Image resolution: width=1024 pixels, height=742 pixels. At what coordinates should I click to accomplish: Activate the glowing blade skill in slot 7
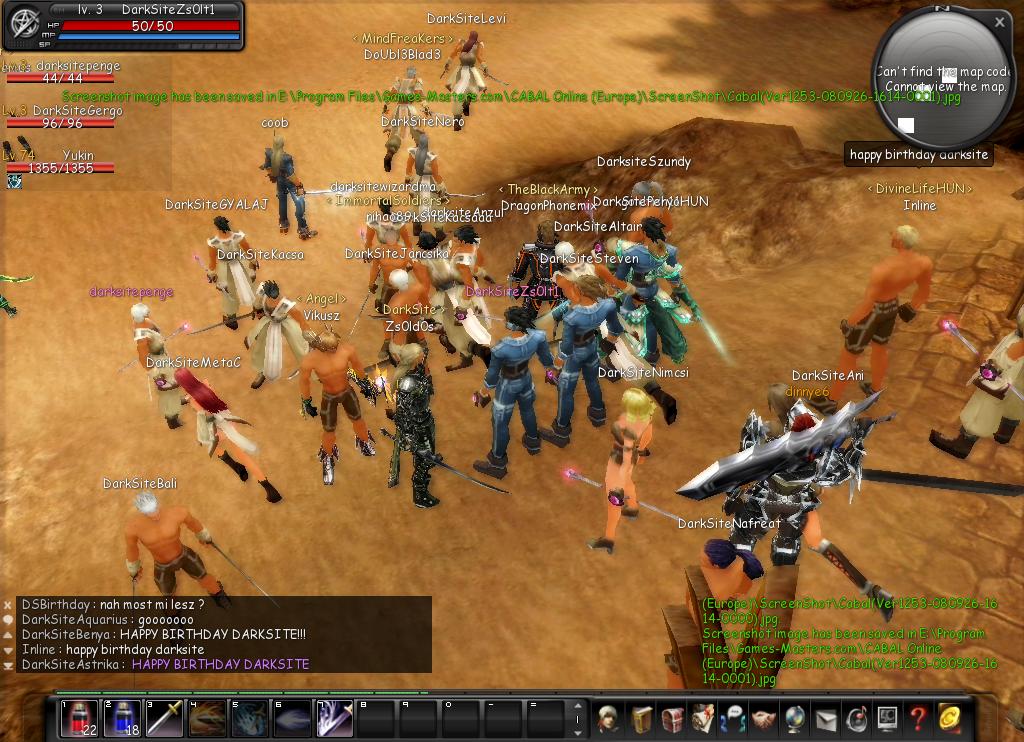pyautogui.click(x=336, y=718)
